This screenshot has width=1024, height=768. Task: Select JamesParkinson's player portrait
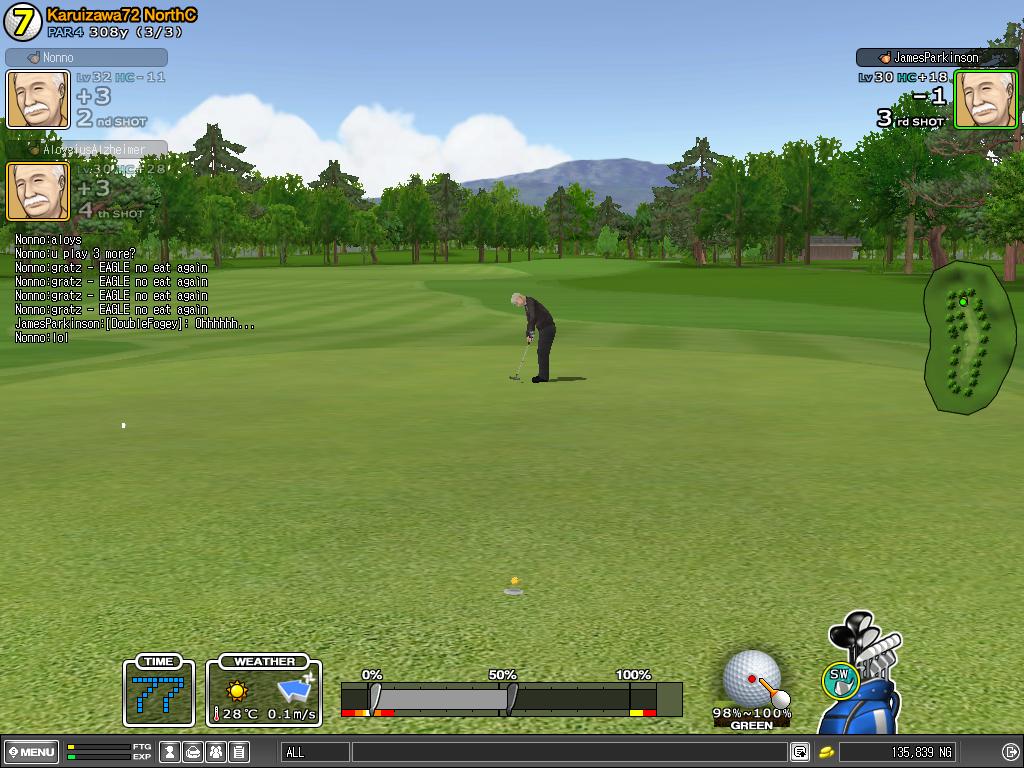click(x=985, y=99)
